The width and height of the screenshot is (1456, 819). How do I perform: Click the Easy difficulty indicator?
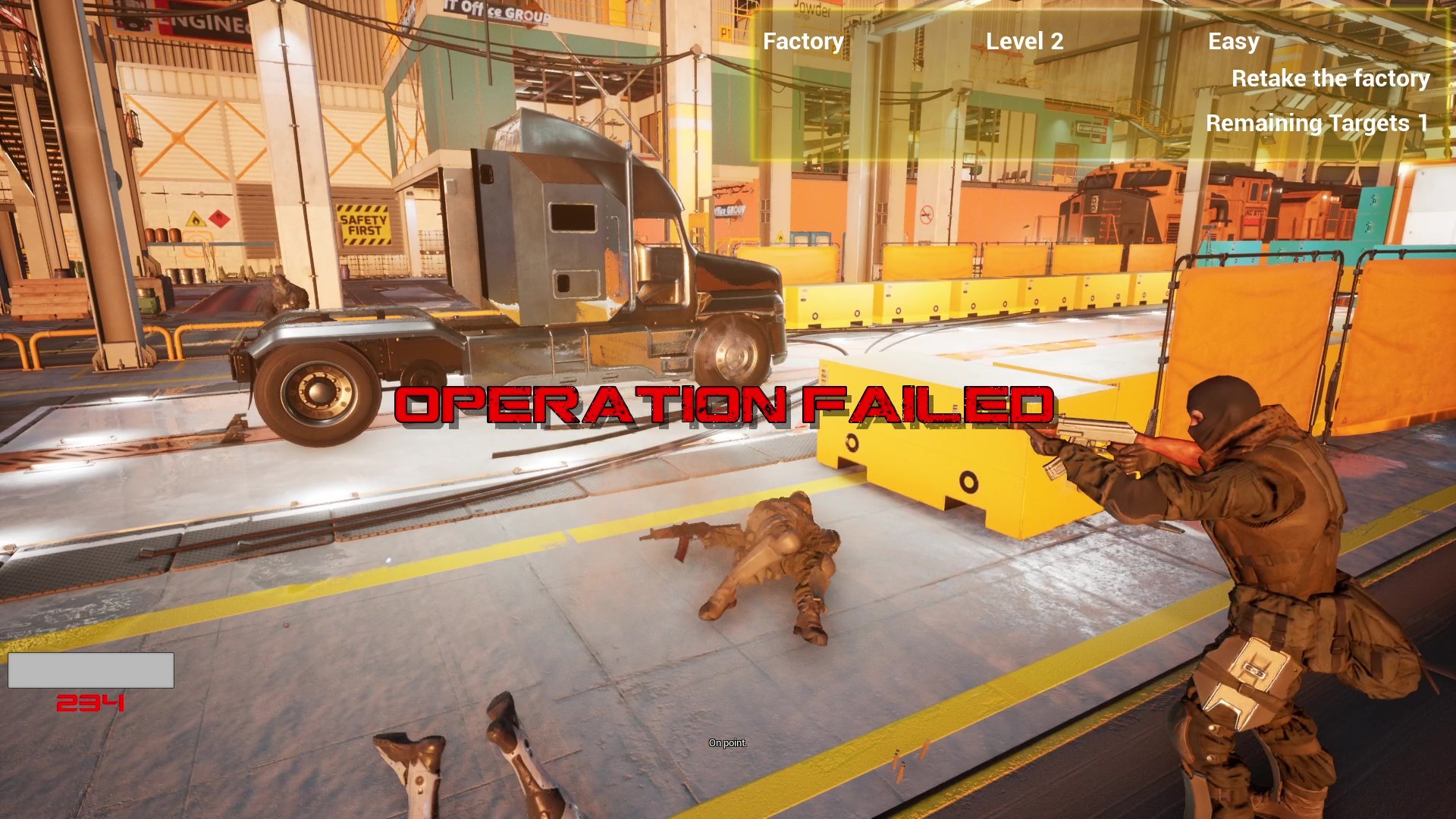[1233, 42]
